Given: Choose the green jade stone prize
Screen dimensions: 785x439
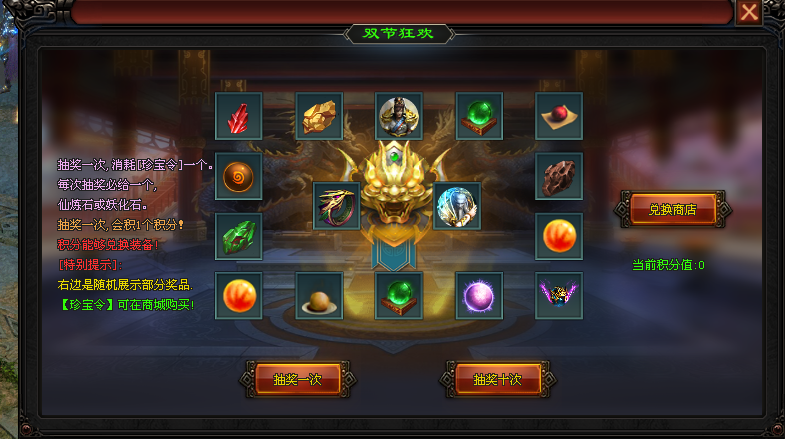Looking at the screenshot, I should [x=238, y=236].
